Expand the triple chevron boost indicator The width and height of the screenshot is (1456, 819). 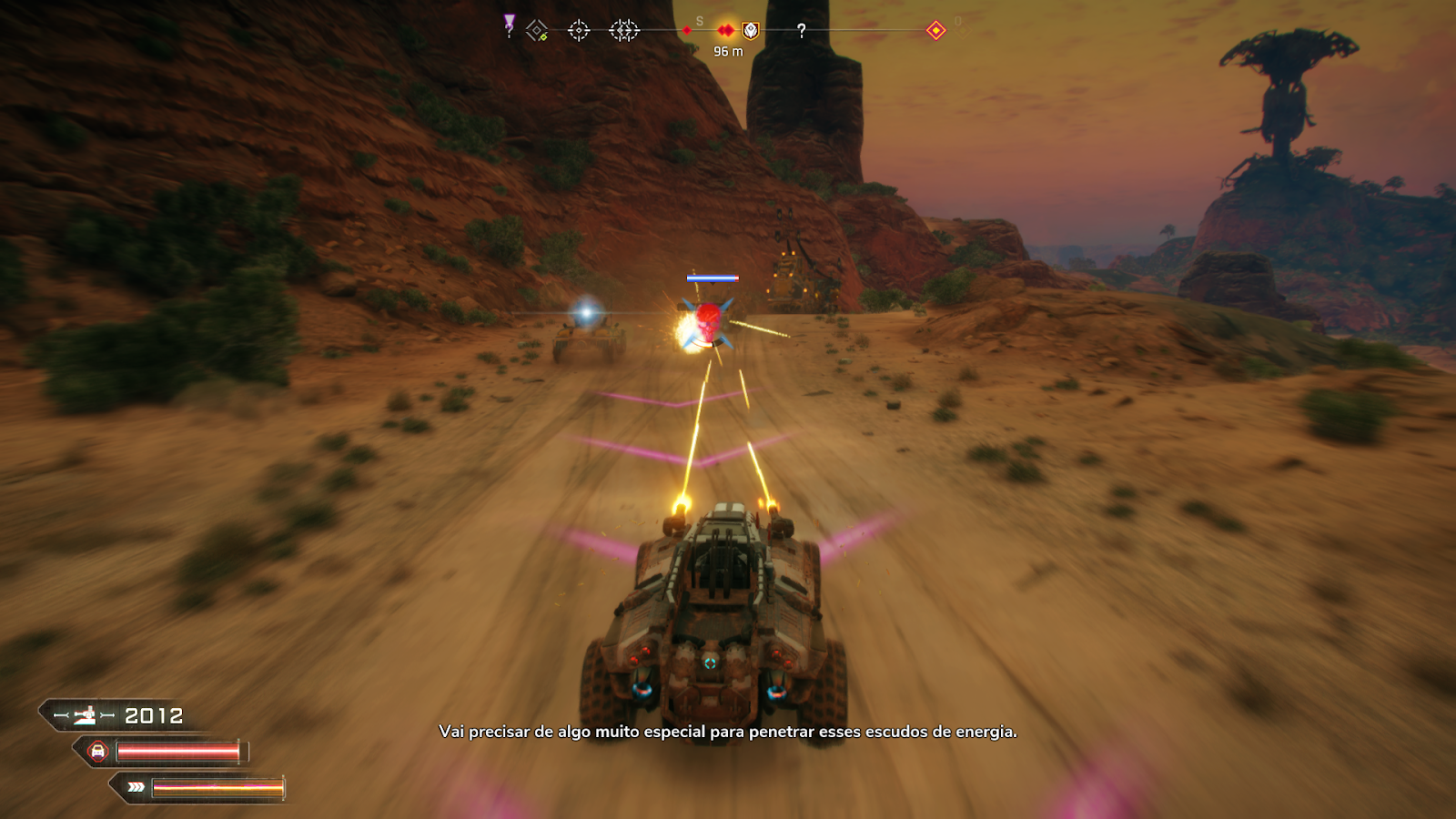(136, 786)
